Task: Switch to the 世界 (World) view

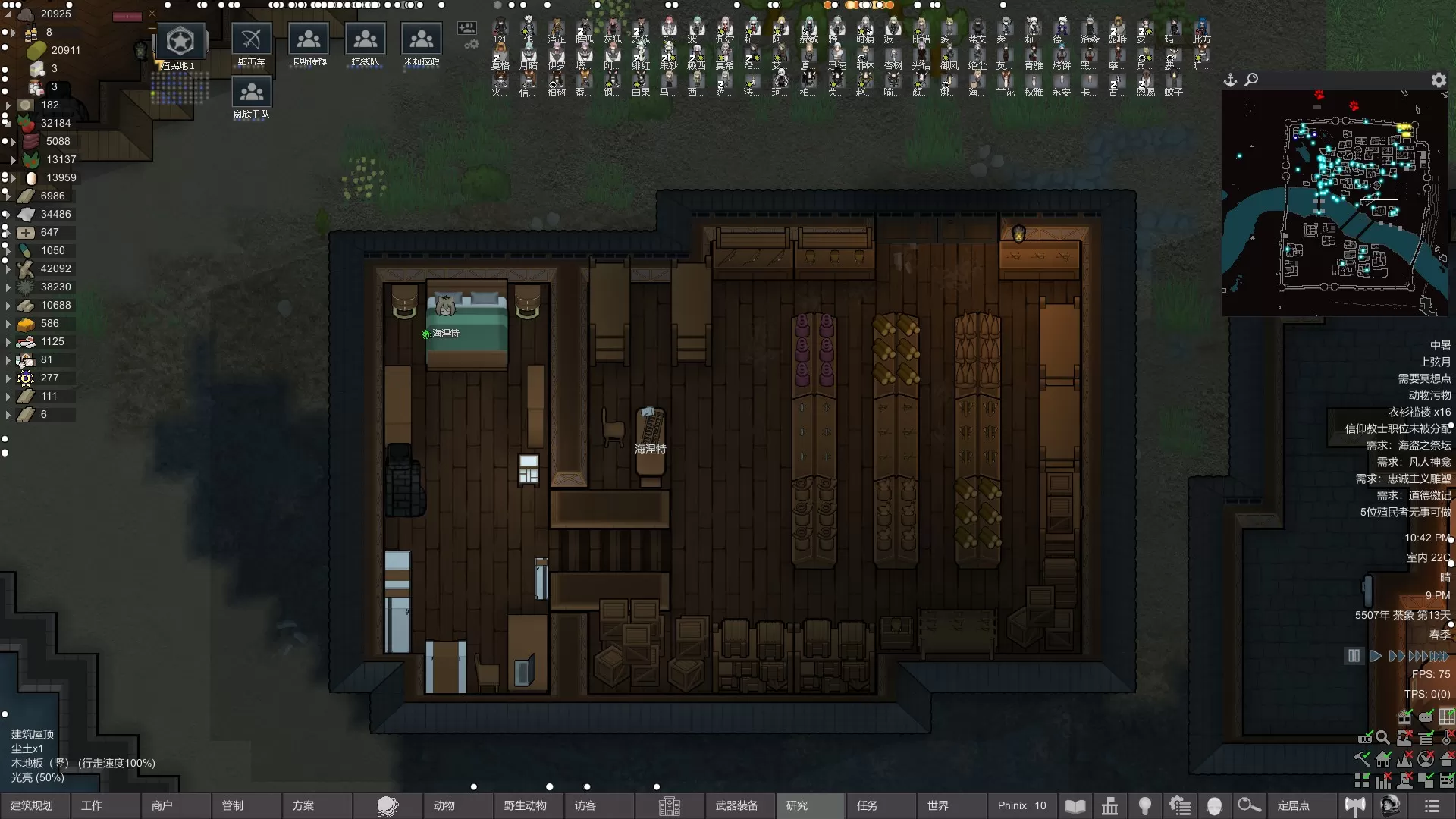Action: point(938,805)
